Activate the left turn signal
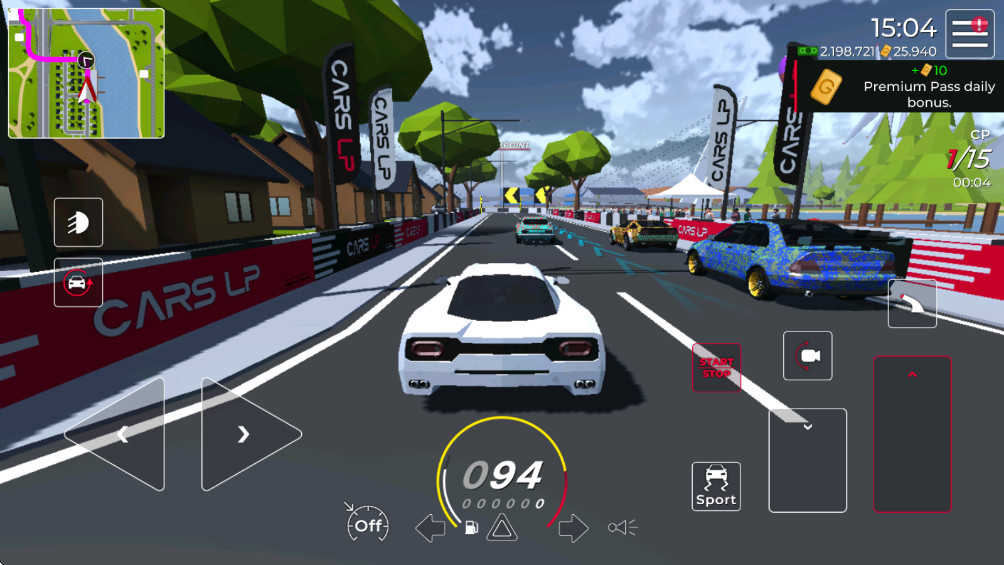This screenshot has width=1004, height=565. coord(430,528)
